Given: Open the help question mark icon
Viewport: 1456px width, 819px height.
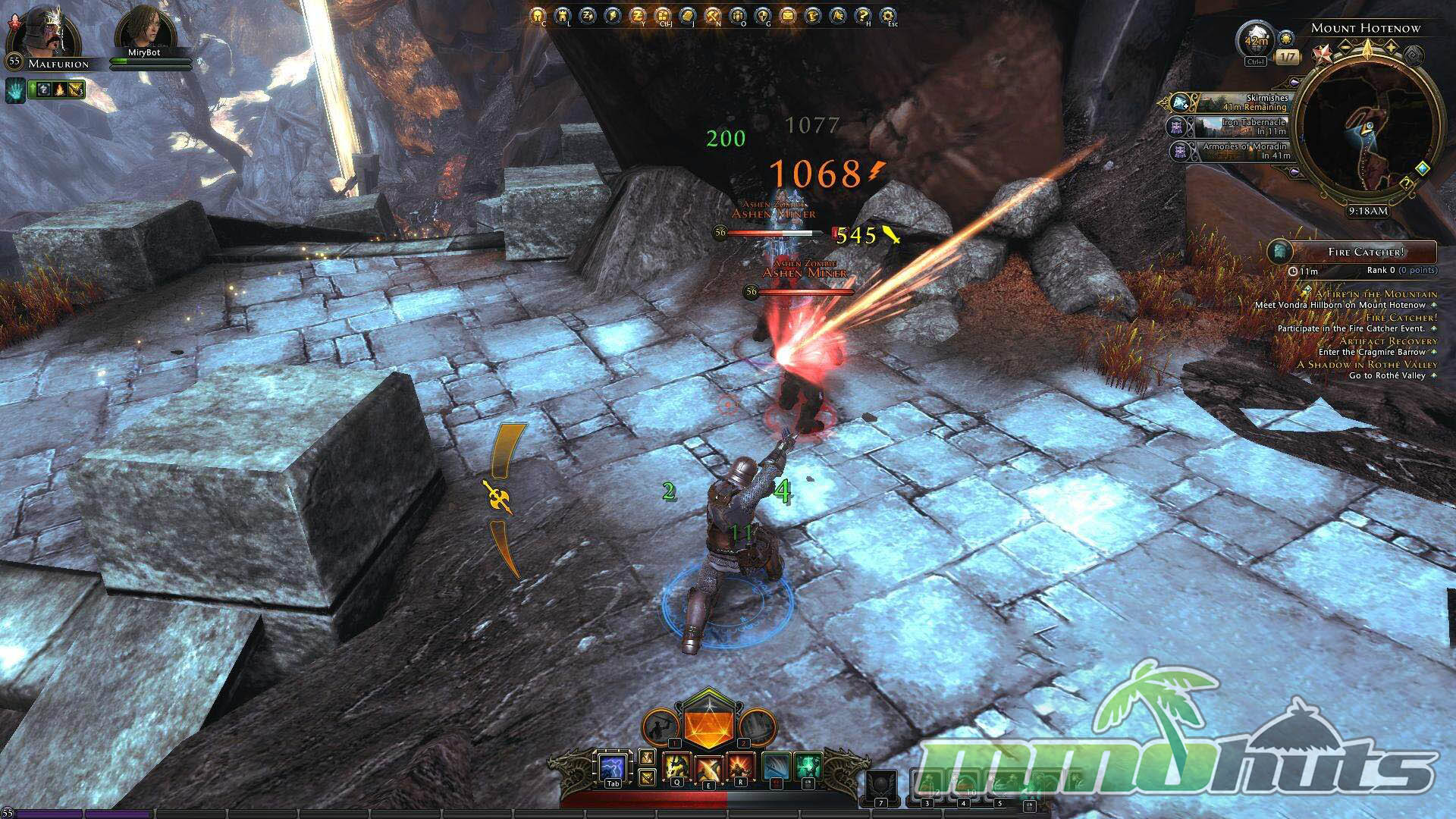Looking at the screenshot, I should pos(862,15).
